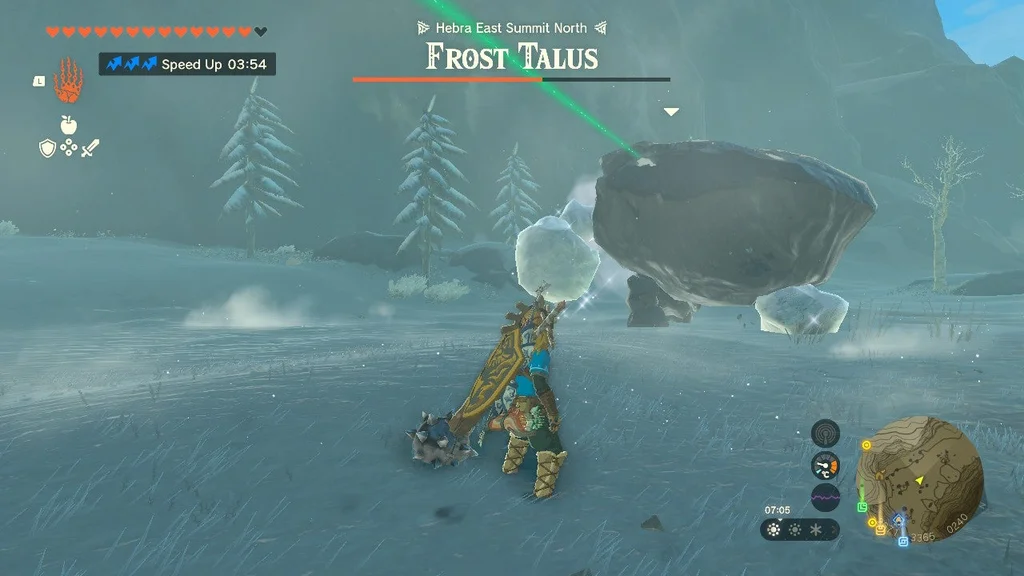Check the temperature gauge icon
1024x576 pixels.
tap(825, 465)
